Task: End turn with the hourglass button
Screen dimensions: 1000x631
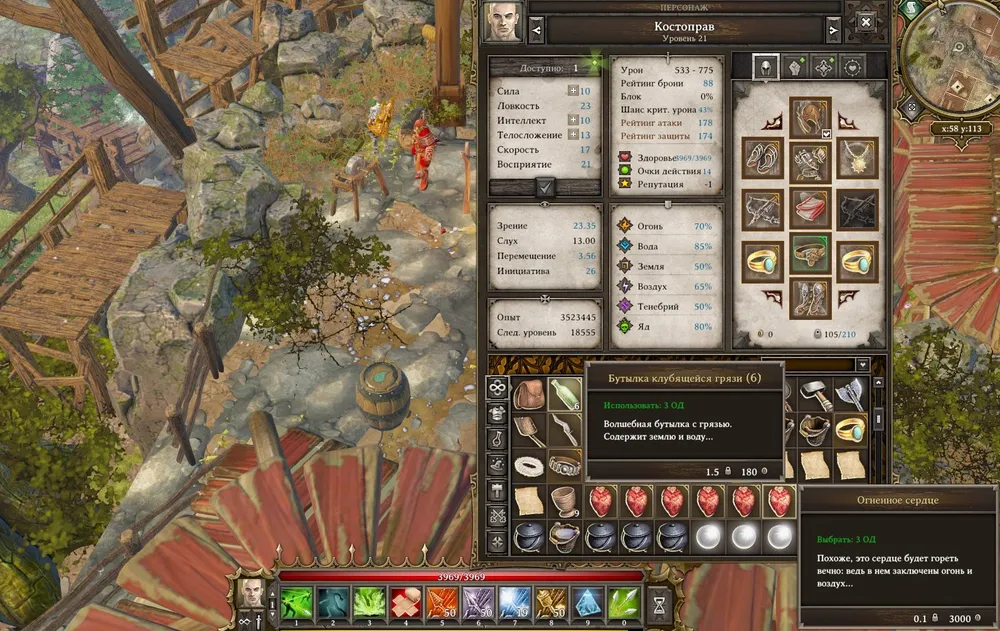Action: point(660,604)
